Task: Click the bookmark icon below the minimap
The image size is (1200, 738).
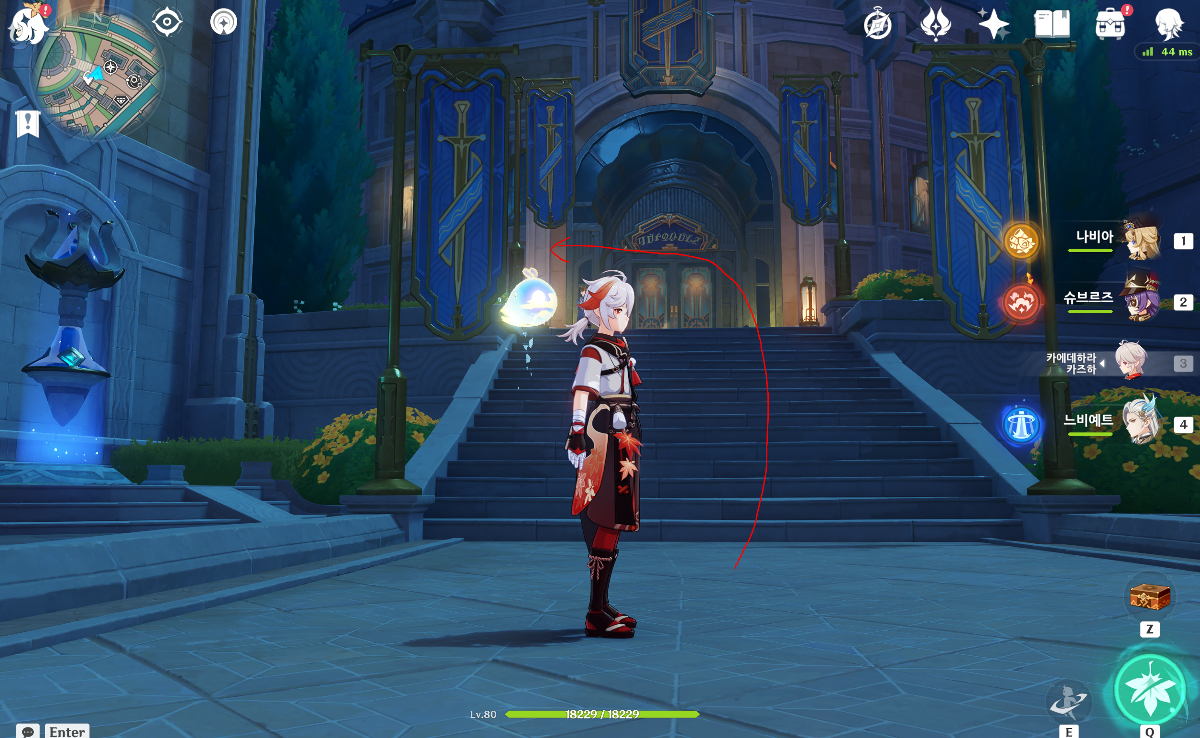Action: [x=27, y=123]
